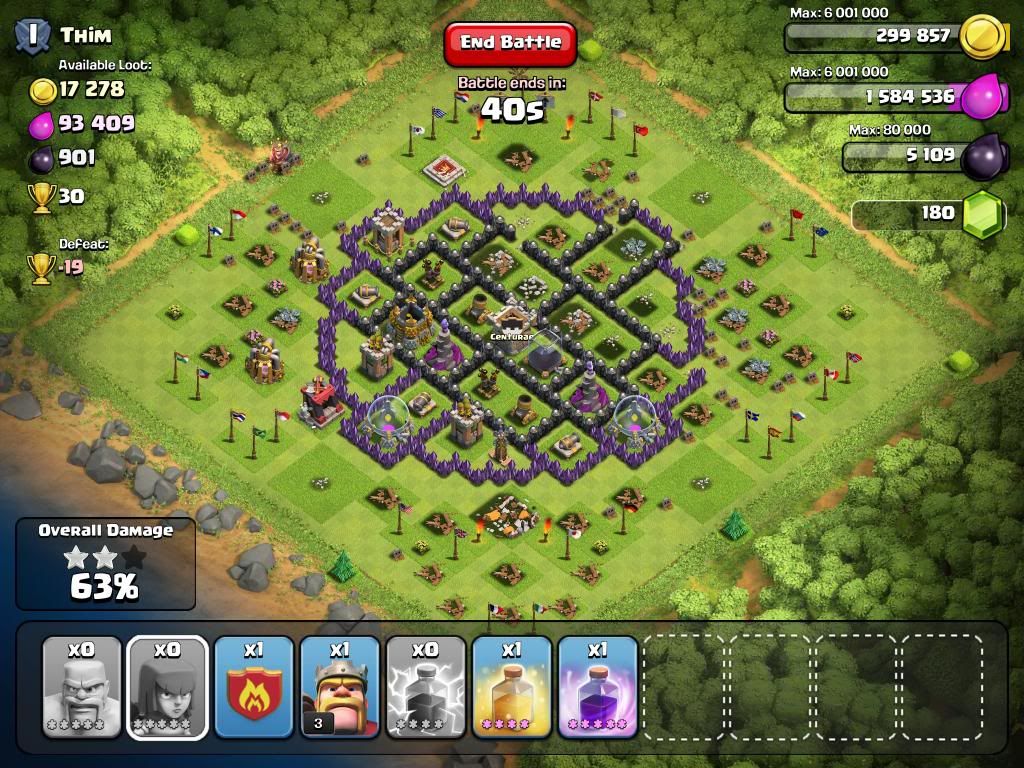Pick the yellow Healing Spell slot

(x=512, y=687)
